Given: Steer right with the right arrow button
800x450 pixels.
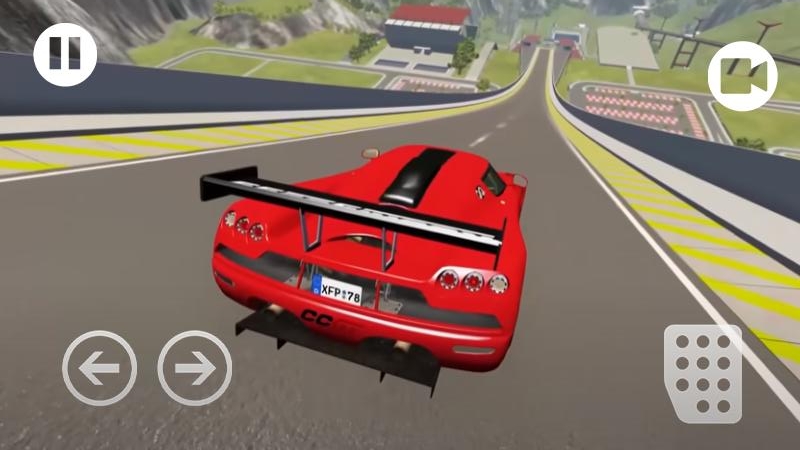Looking at the screenshot, I should pyautogui.click(x=195, y=367).
